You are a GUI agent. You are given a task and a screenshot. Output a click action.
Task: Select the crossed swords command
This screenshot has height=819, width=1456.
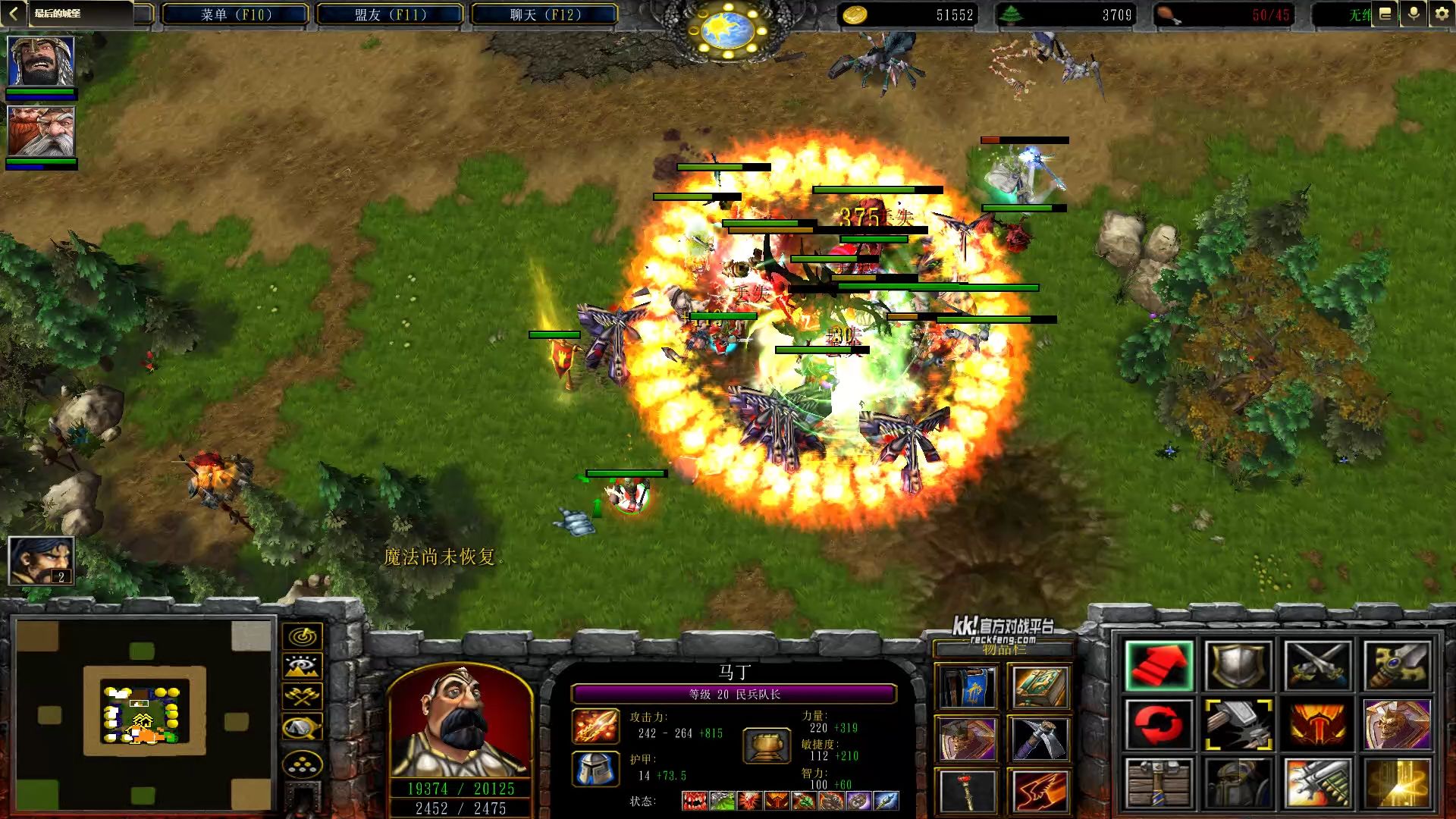click(1317, 666)
